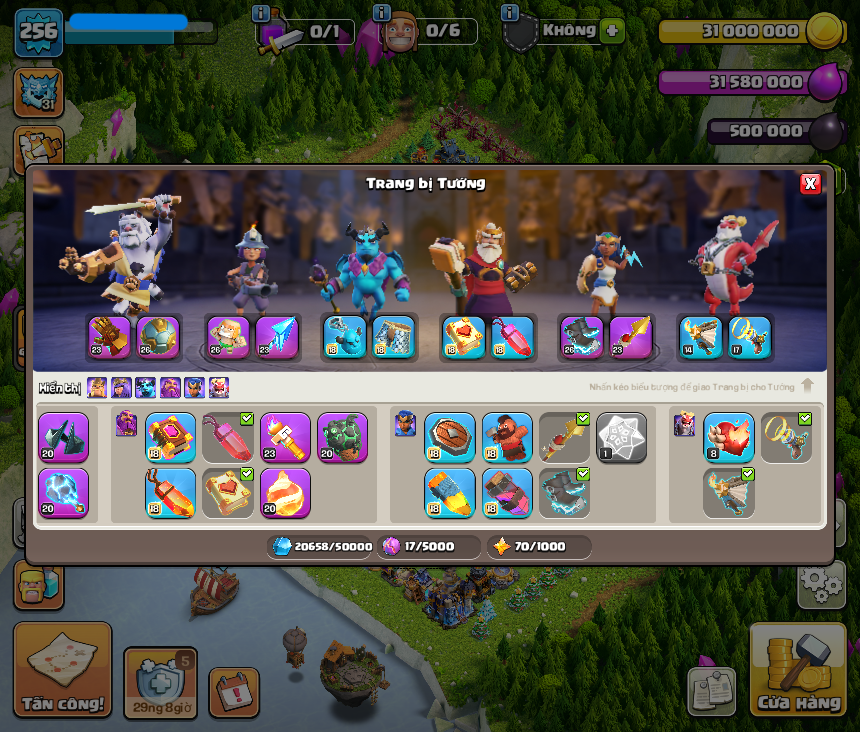
Task: Add a builder with the green plus
Action: tap(613, 30)
